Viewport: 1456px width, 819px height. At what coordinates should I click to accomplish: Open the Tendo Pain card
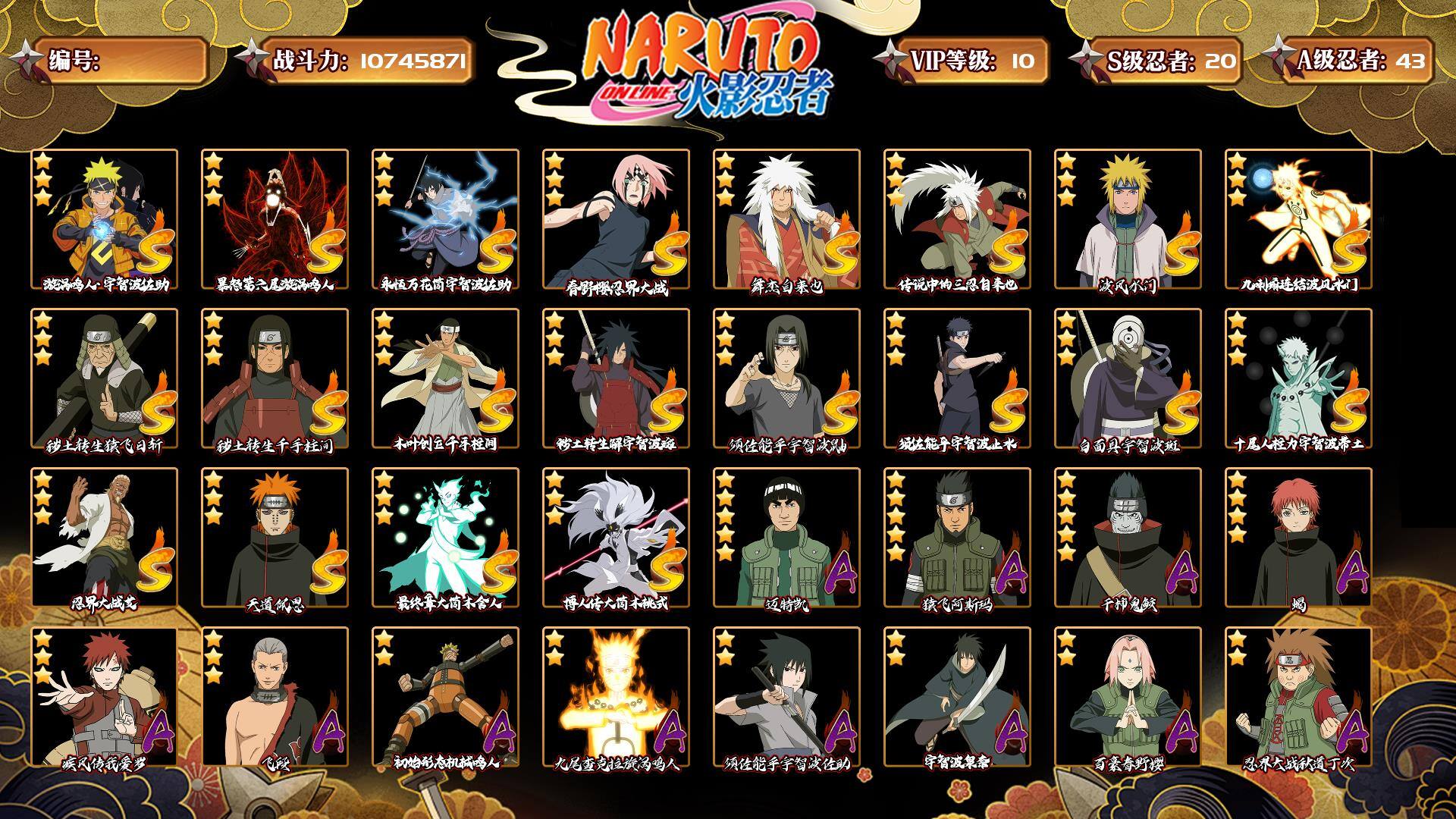point(275,538)
